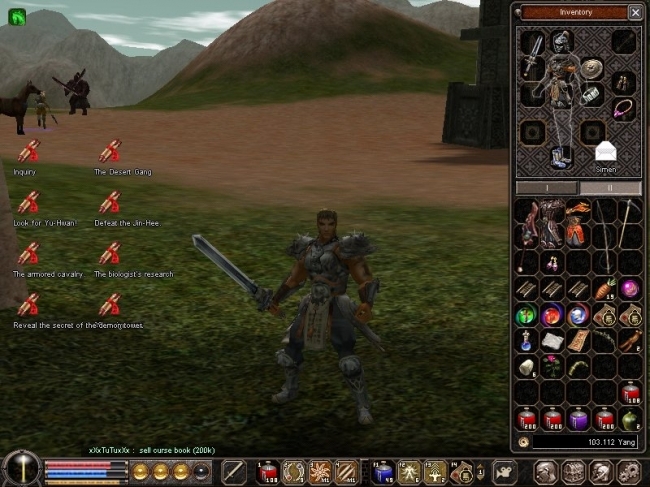Select the equipped helmet slot
The width and height of the screenshot is (650, 487).
[562, 42]
